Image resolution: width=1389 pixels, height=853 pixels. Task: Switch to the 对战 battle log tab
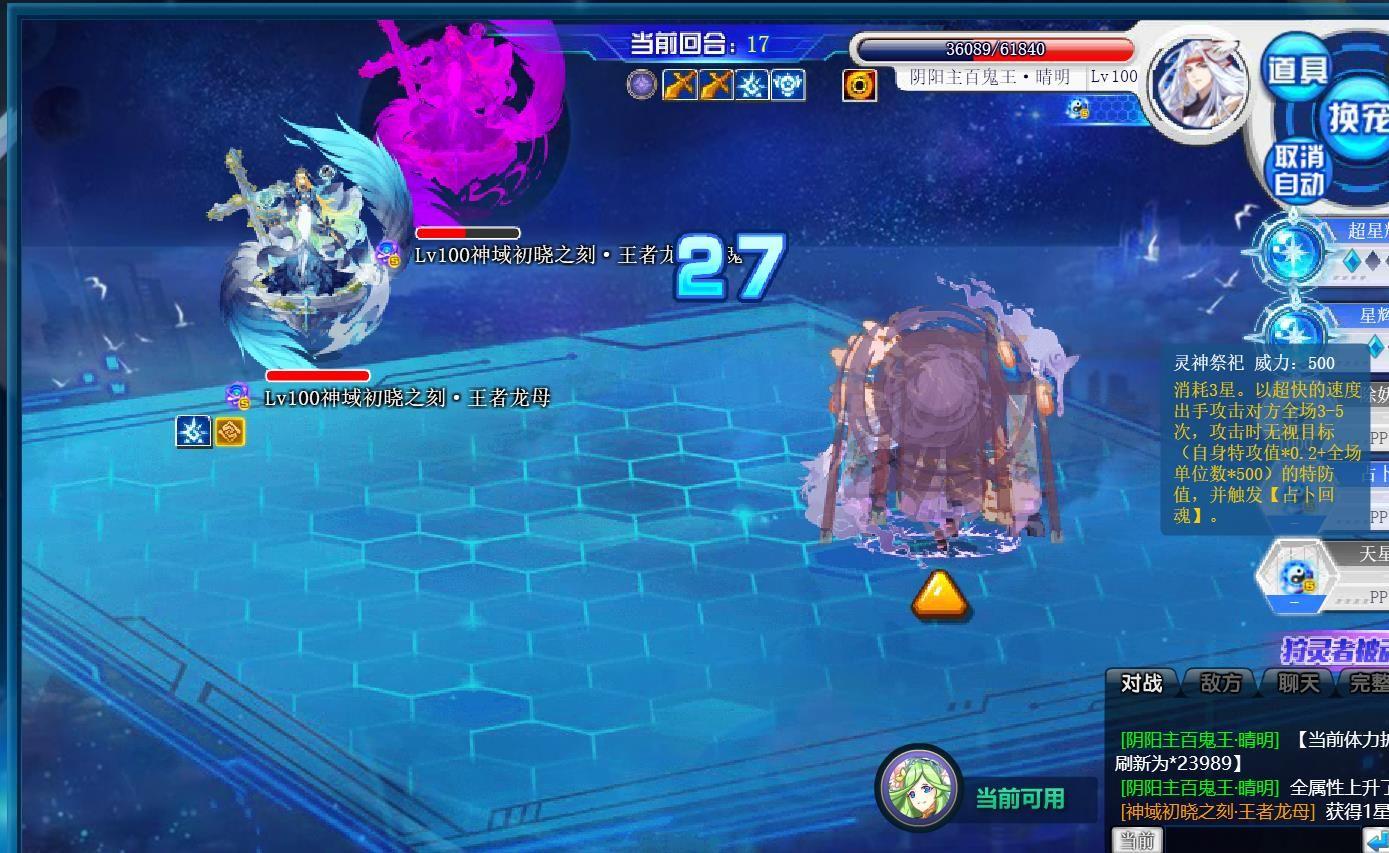(1141, 683)
